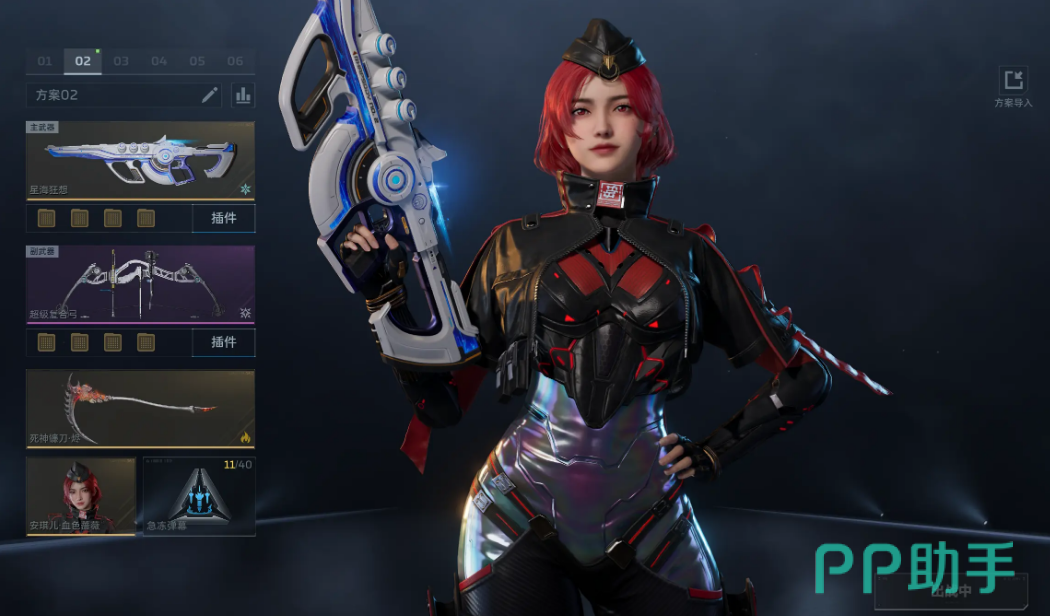Switch to loadout tab 05

pos(197,61)
